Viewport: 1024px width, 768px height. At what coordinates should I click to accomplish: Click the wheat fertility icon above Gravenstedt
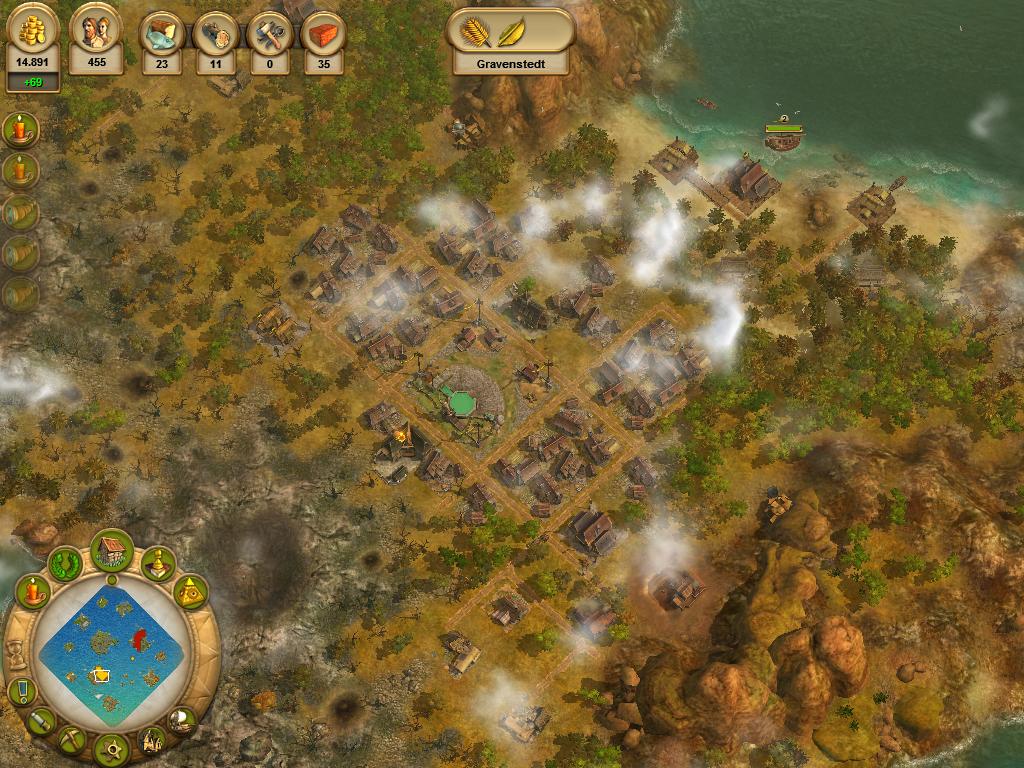(475, 30)
